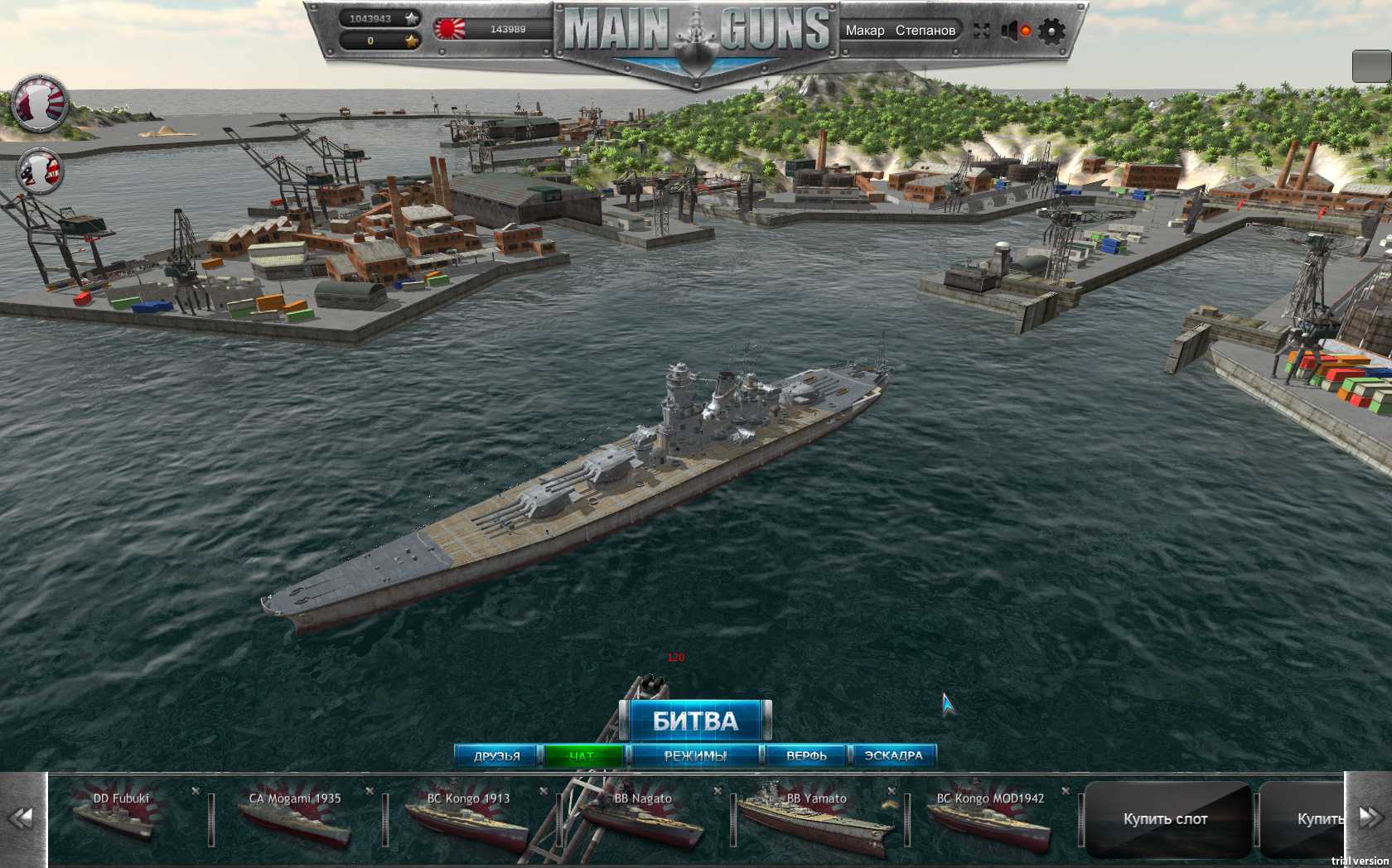Screen dimensions: 1392x868
Task: Open the ДРУЗЬЯ friends panel
Action: click(x=497, y=755)
